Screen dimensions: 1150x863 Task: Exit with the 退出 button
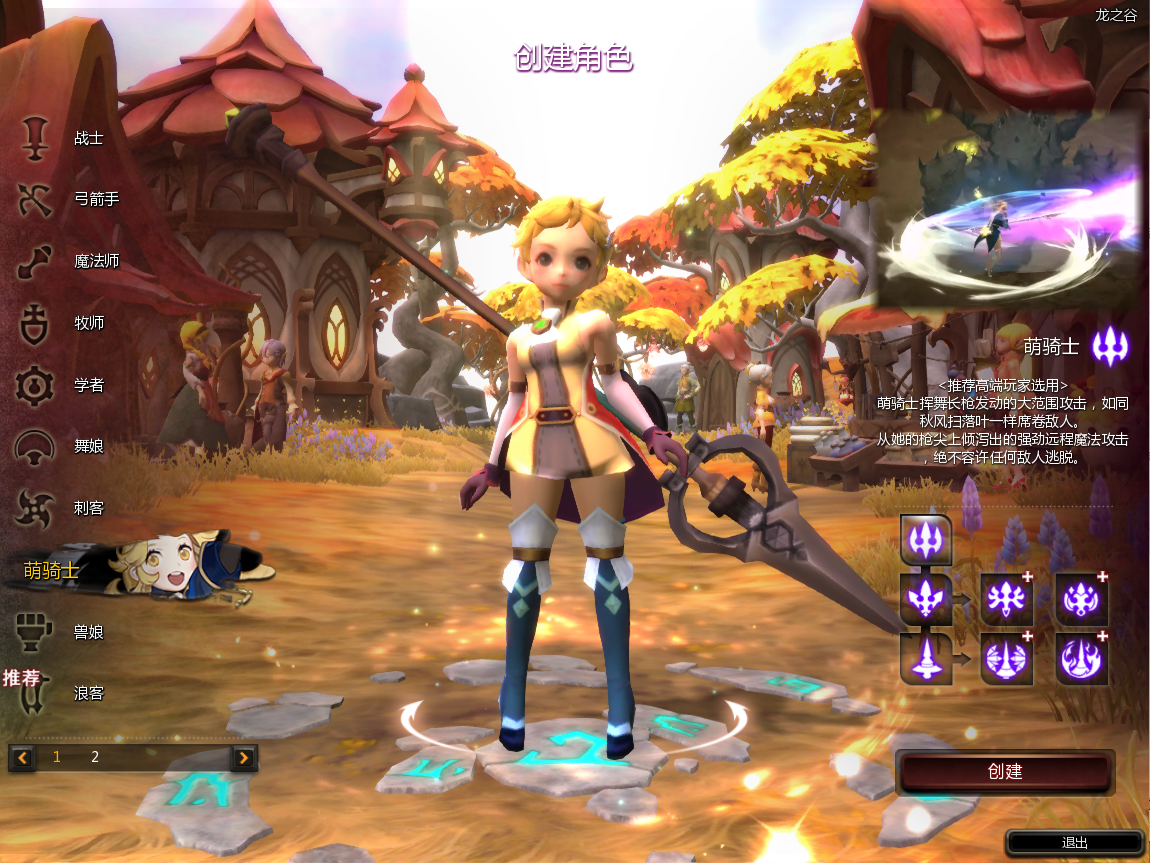pyautogui.click(x=1074, y=843)
